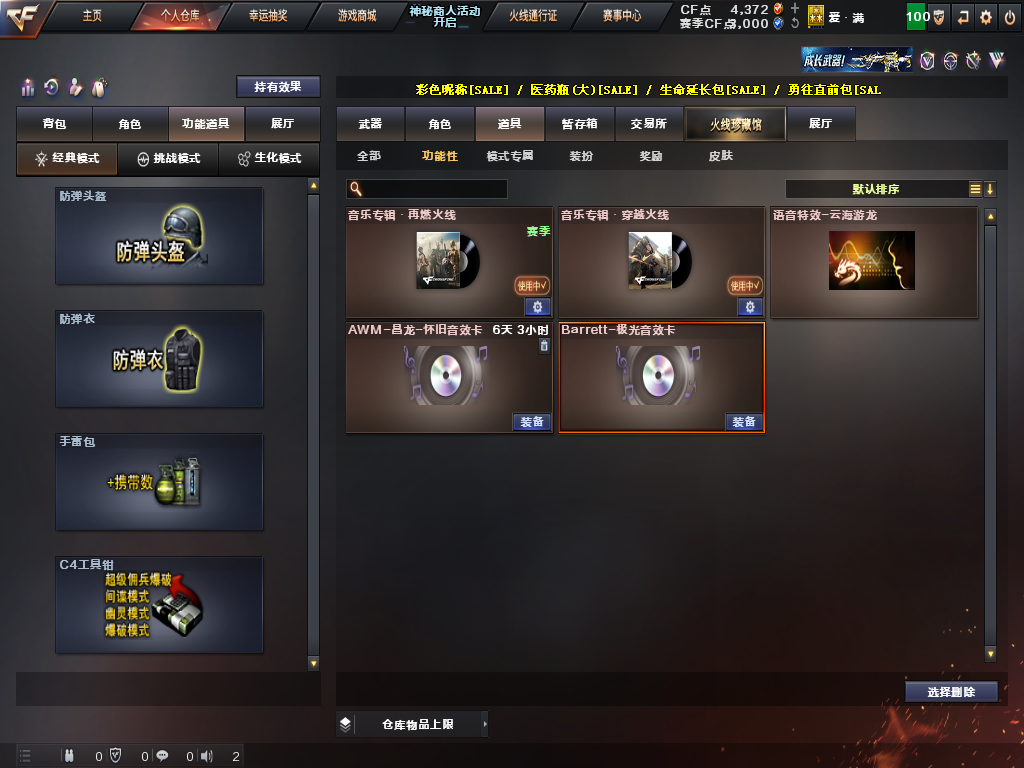The height and width of the screenshot is (768, 1024).
Task: Select the C4工具钳 toolkit item
Action: coord(159,605)
